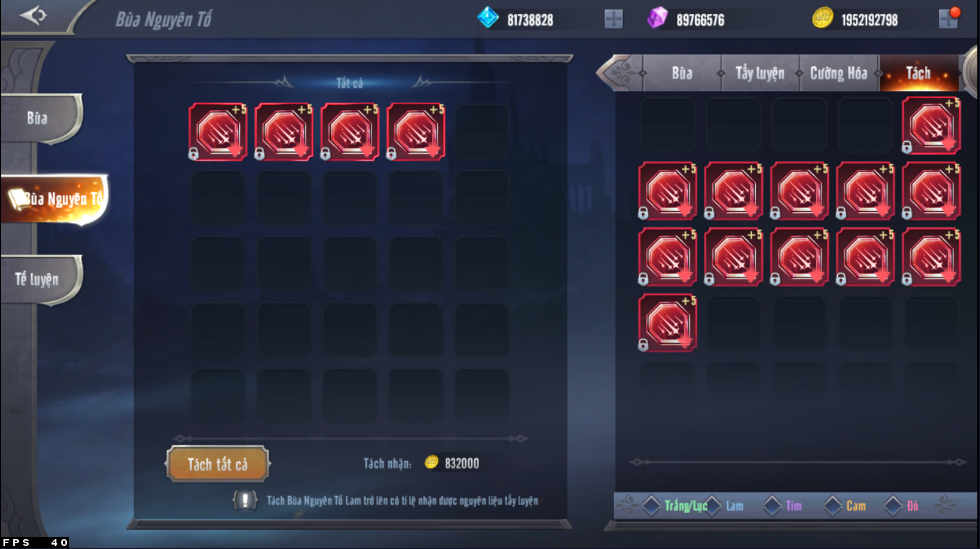This screenshot has height=549, width=980.
Task: Go back using the top-left arrow
Action: coord(33,17)
